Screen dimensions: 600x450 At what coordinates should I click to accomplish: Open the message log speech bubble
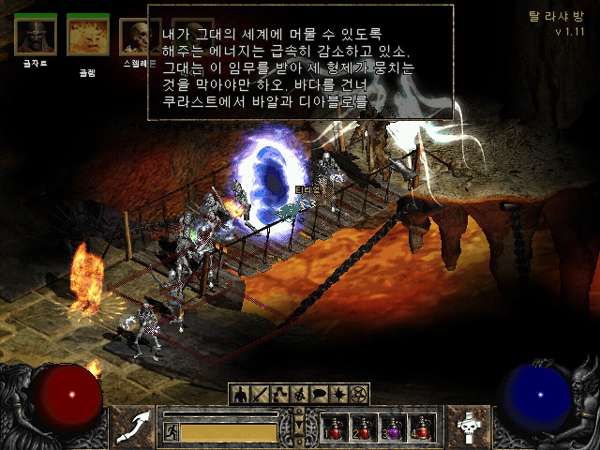(319, 393)
